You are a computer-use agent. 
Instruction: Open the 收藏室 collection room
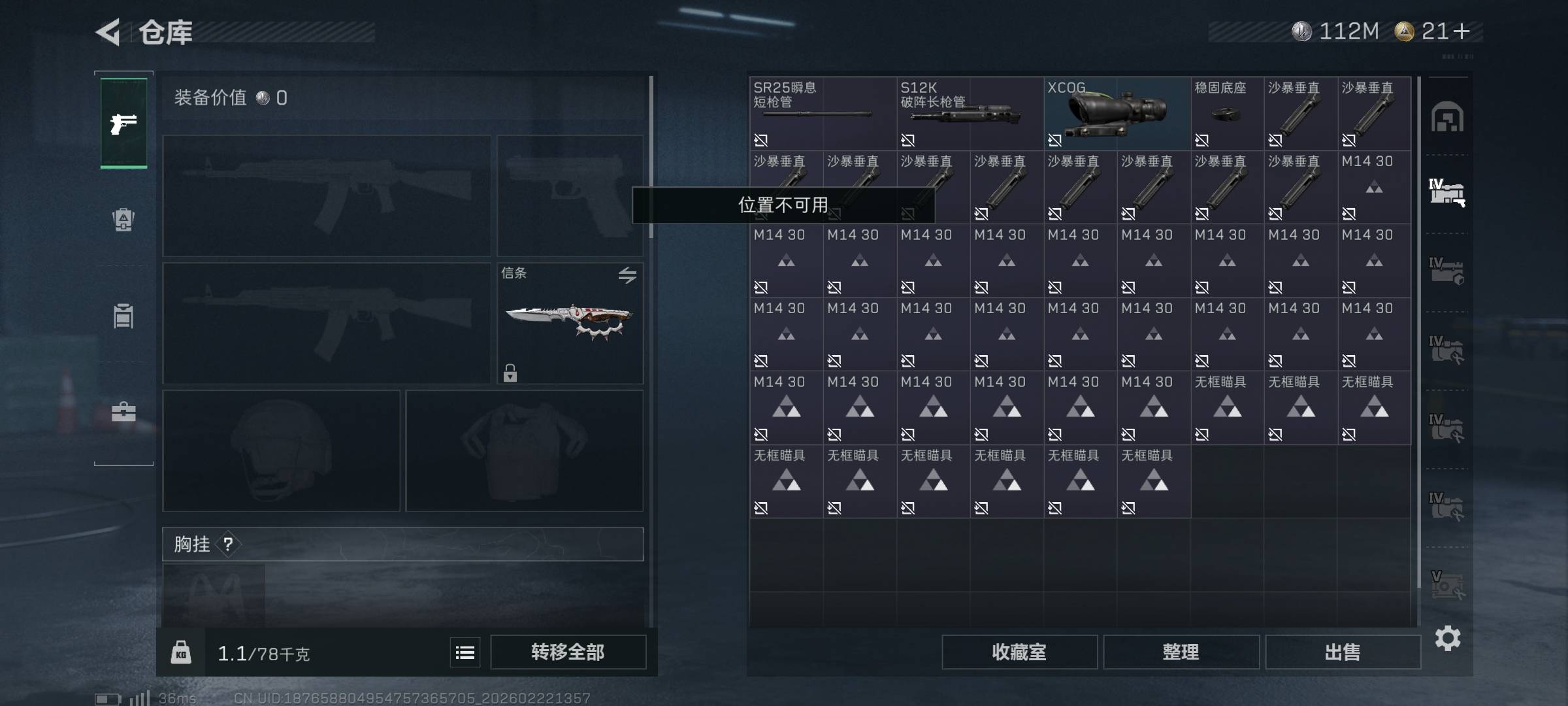pyautogui.click(x=1019, y=652)
